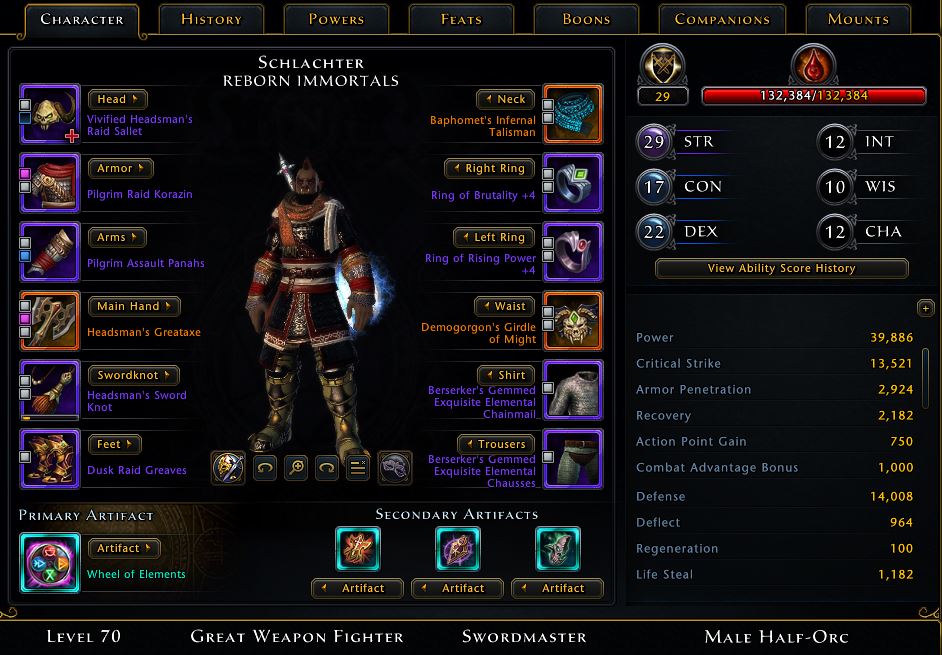Choose the Ring of Brutality +4 slot

coord(573,183)
